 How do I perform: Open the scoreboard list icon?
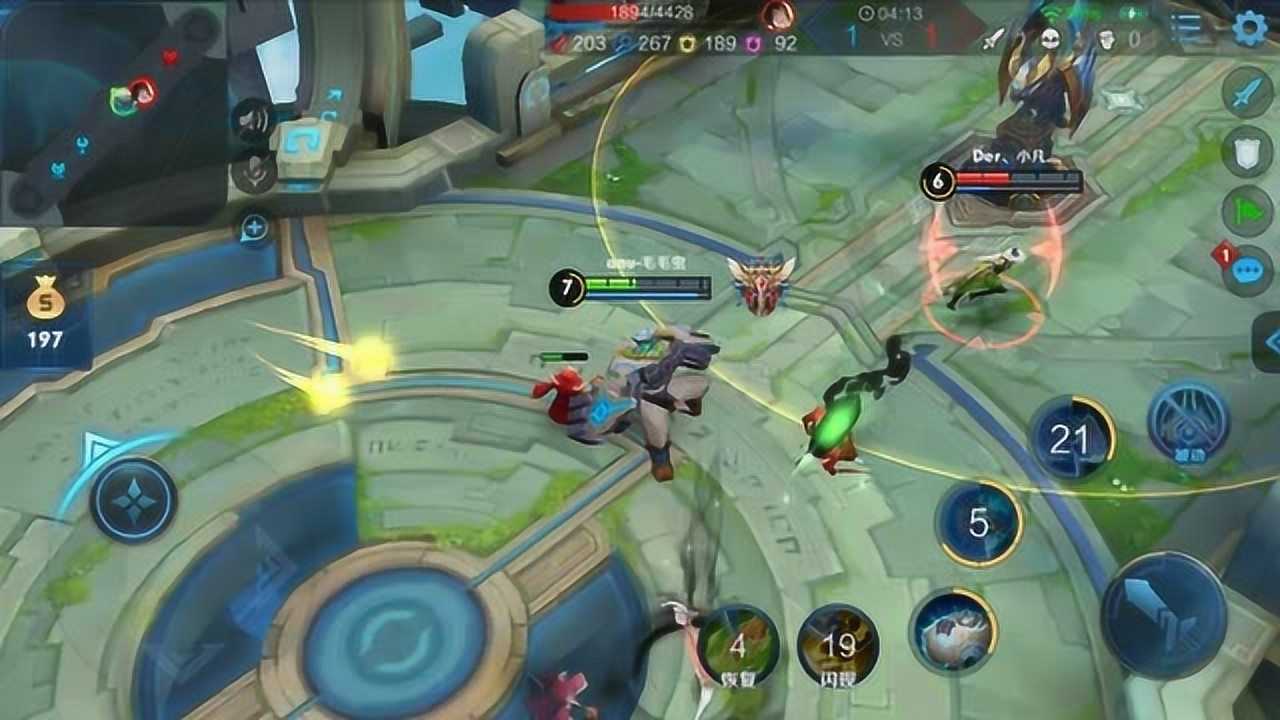(1186, 29)
